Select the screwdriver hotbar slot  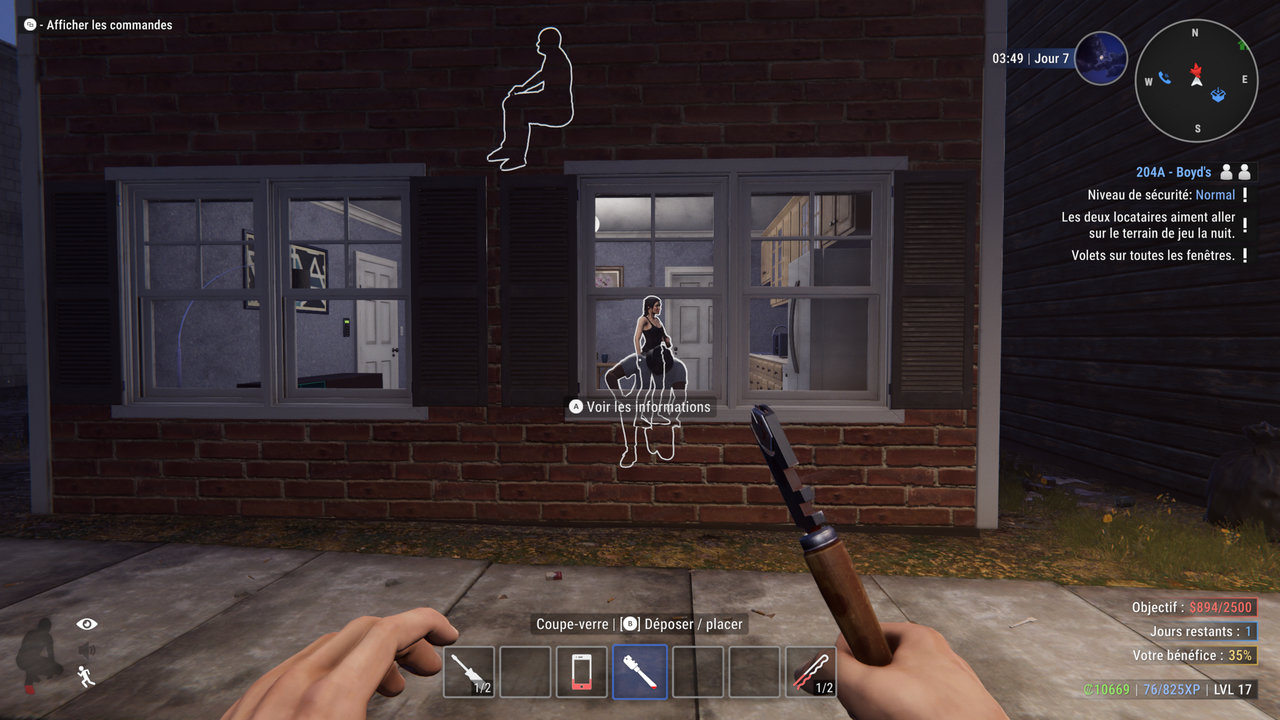(x=469, y=671)
